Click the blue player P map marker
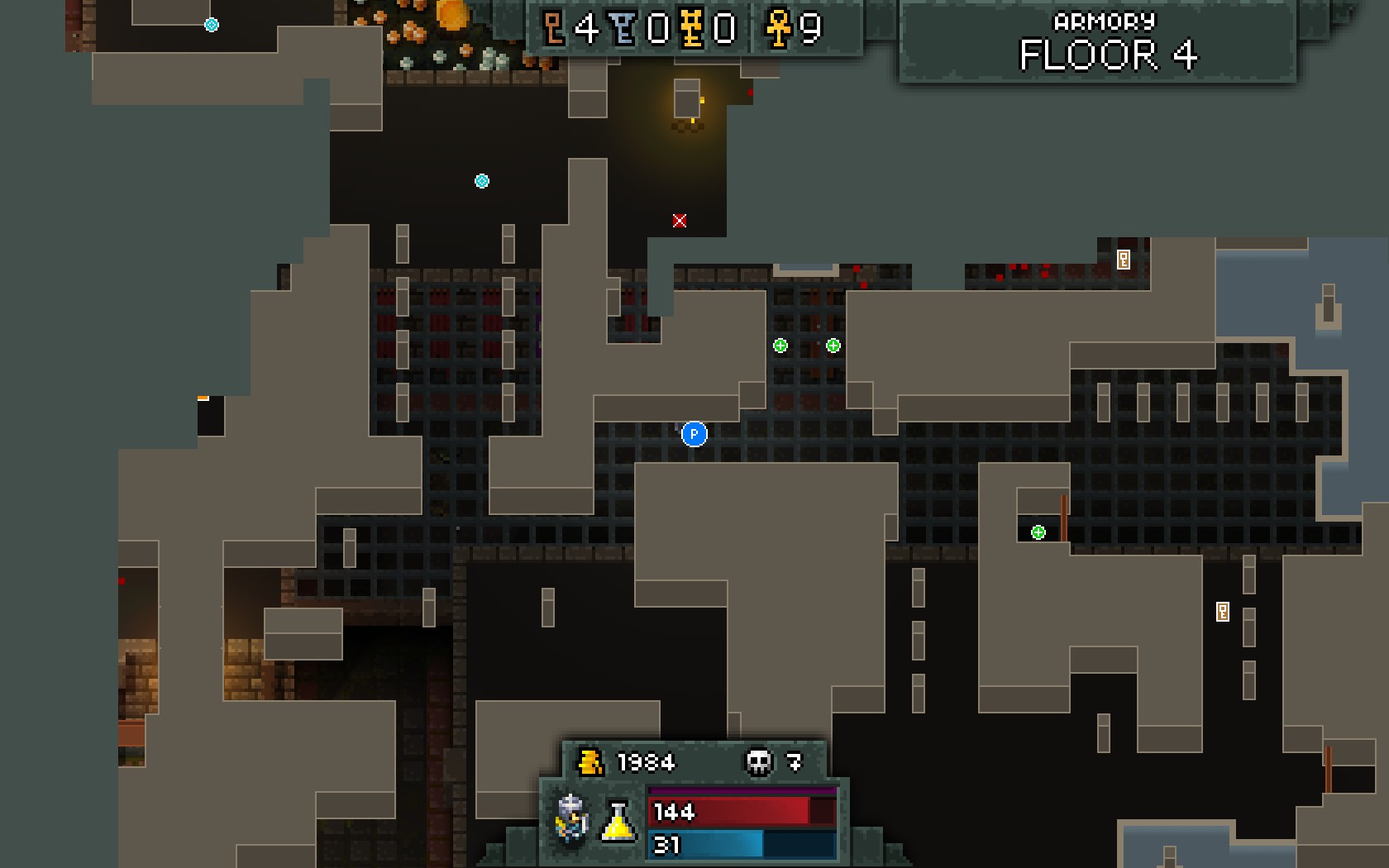 pos(694,434)
